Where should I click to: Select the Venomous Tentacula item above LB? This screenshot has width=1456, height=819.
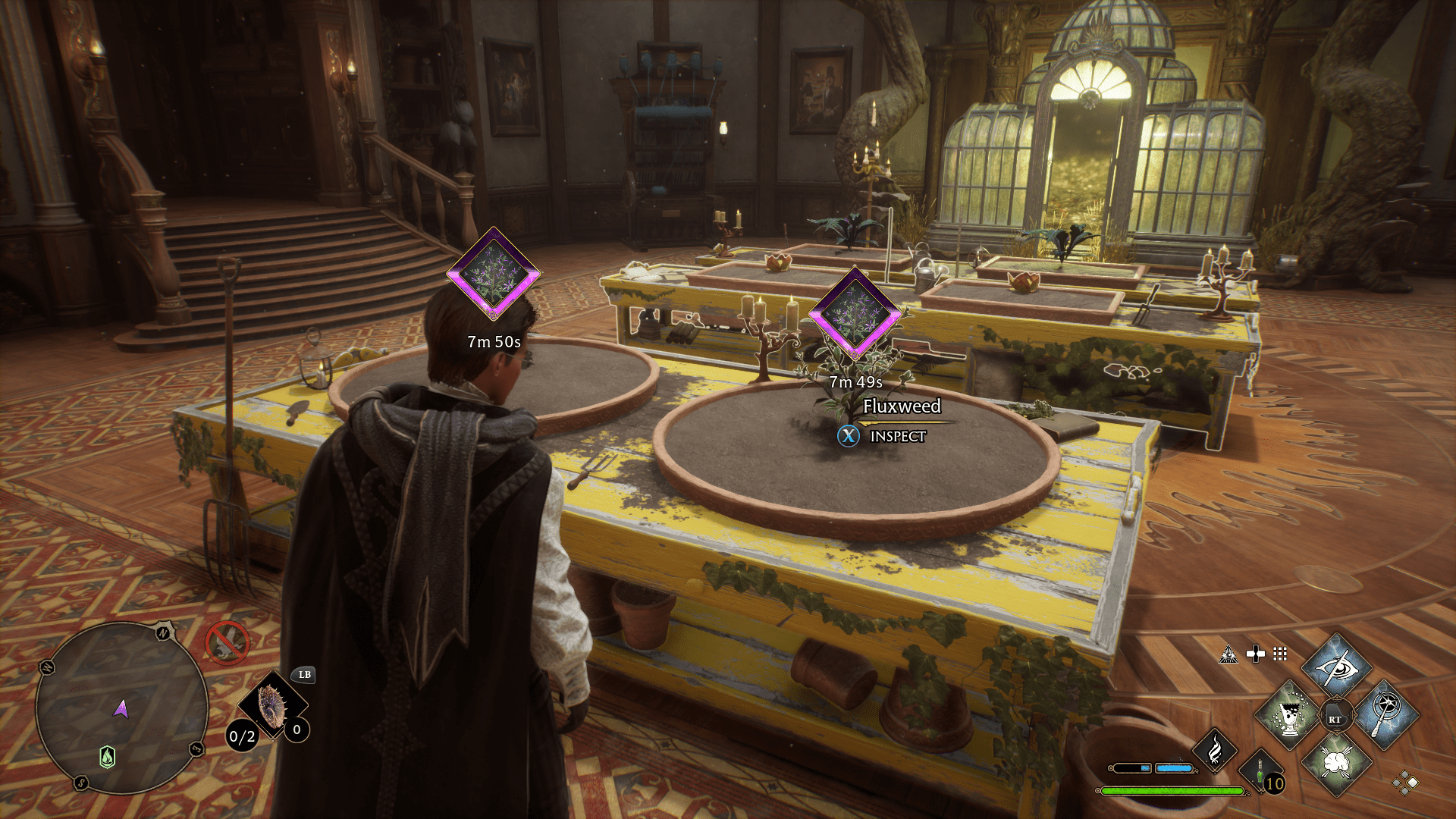271,705
